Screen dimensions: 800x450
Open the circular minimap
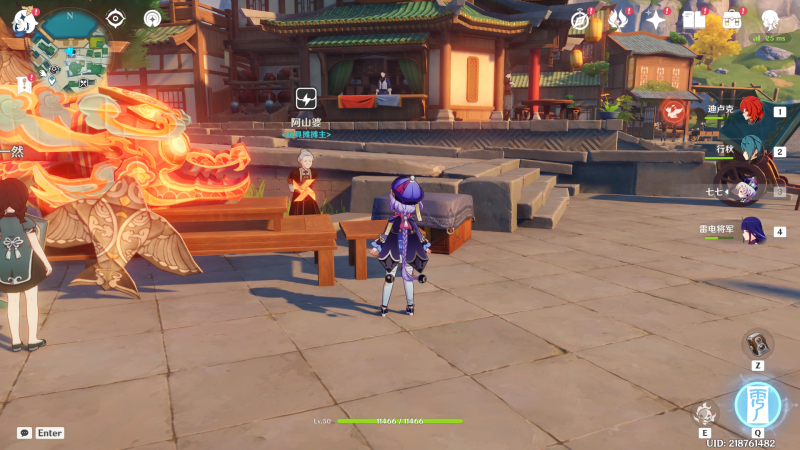coord(69,50)
